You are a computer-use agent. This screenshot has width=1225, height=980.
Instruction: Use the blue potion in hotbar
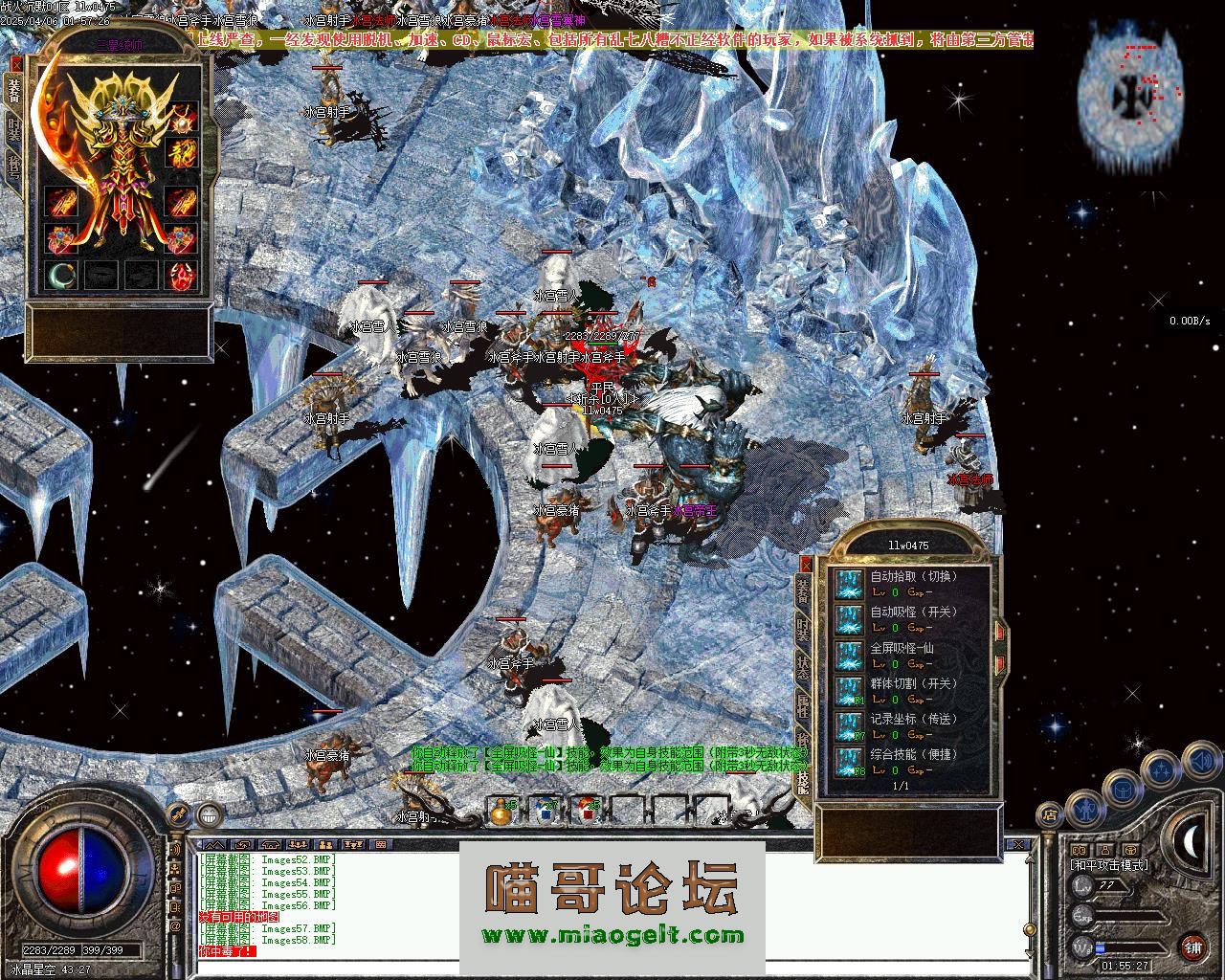(546, 810)
